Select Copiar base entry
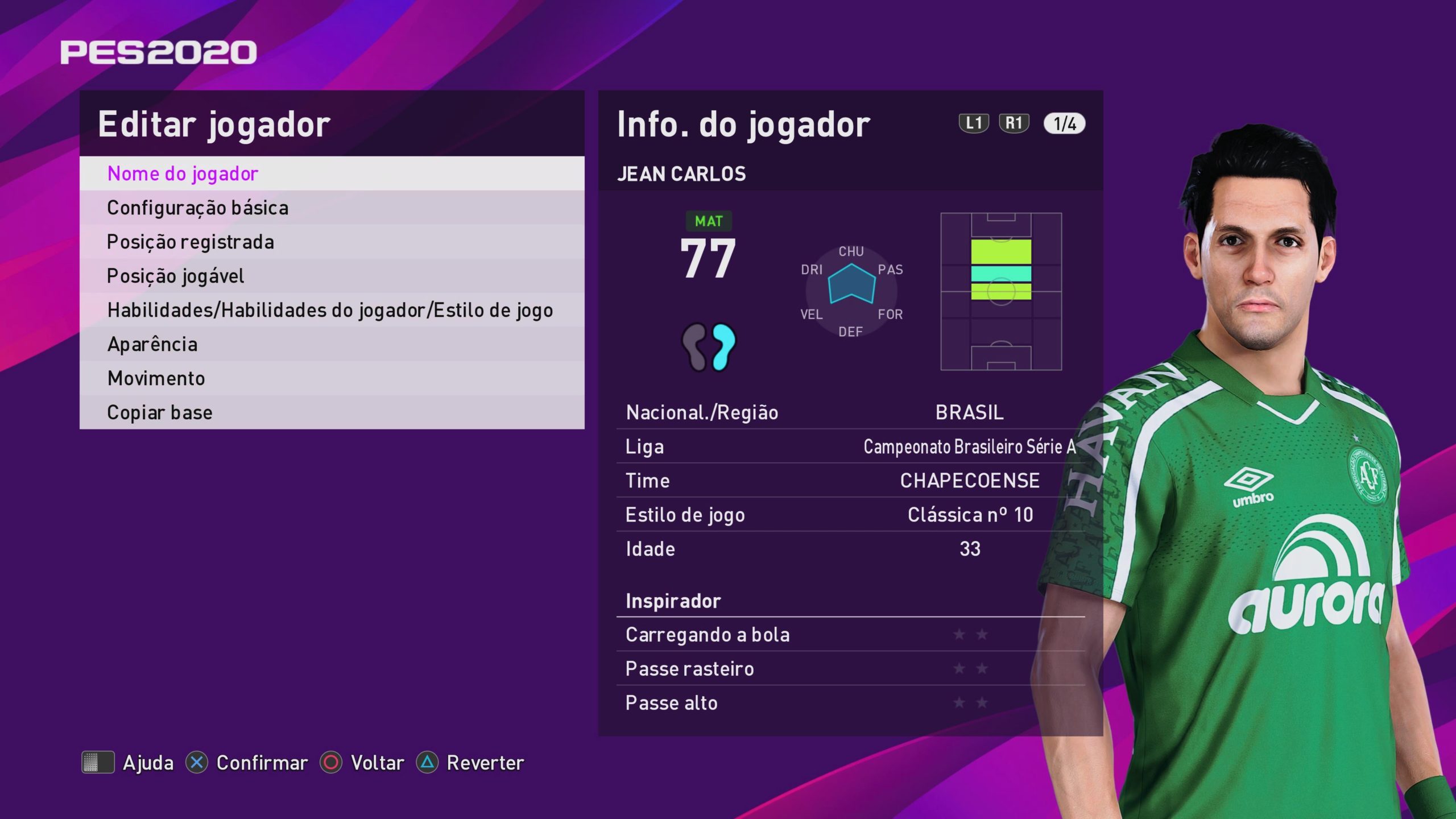Viewport: 1456px width, 819px height. (x=332, y=412)
